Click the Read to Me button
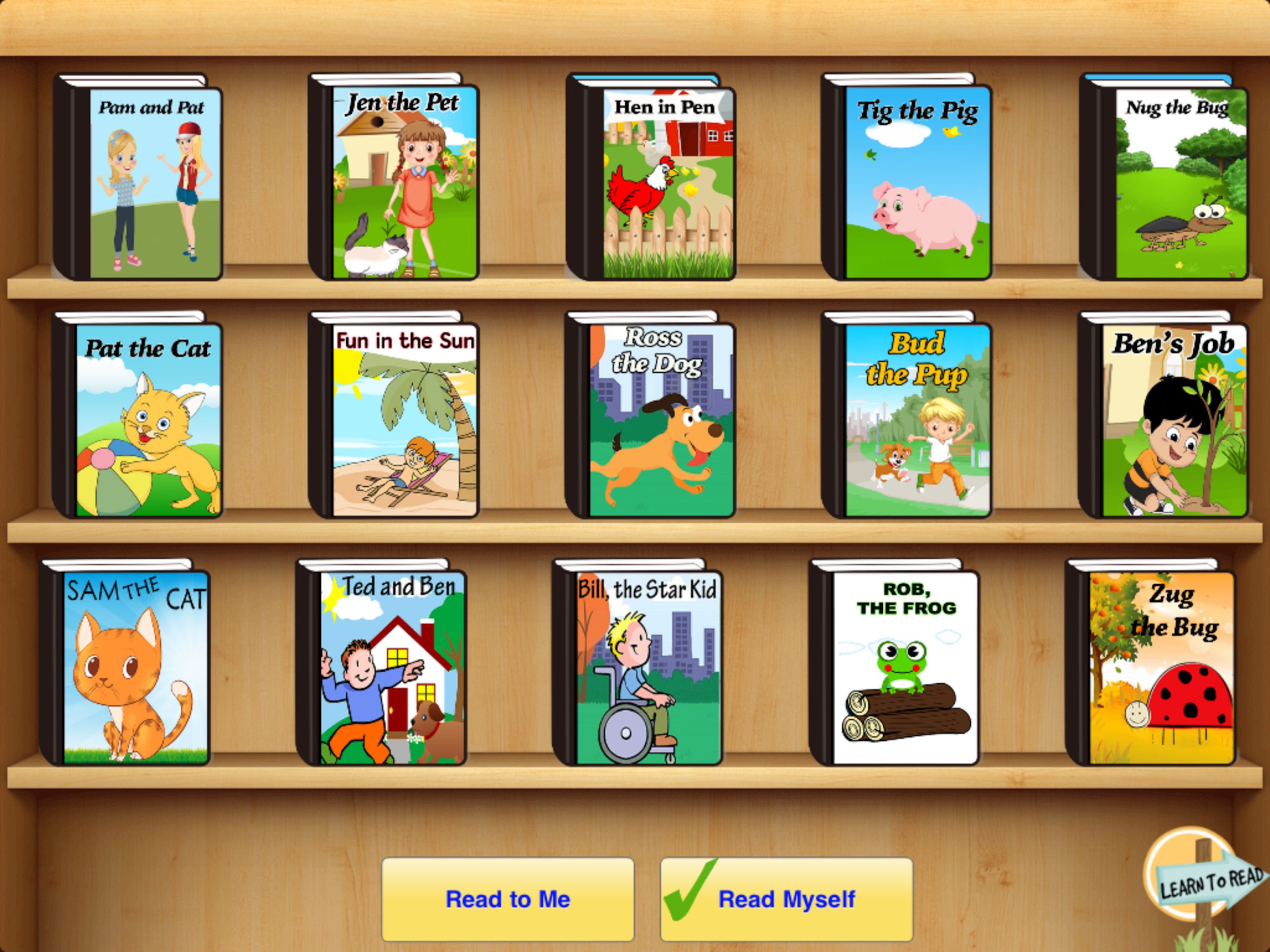The height and width of the screenshot is (952, 1270). pyautogui.click(x=508, y=900)
